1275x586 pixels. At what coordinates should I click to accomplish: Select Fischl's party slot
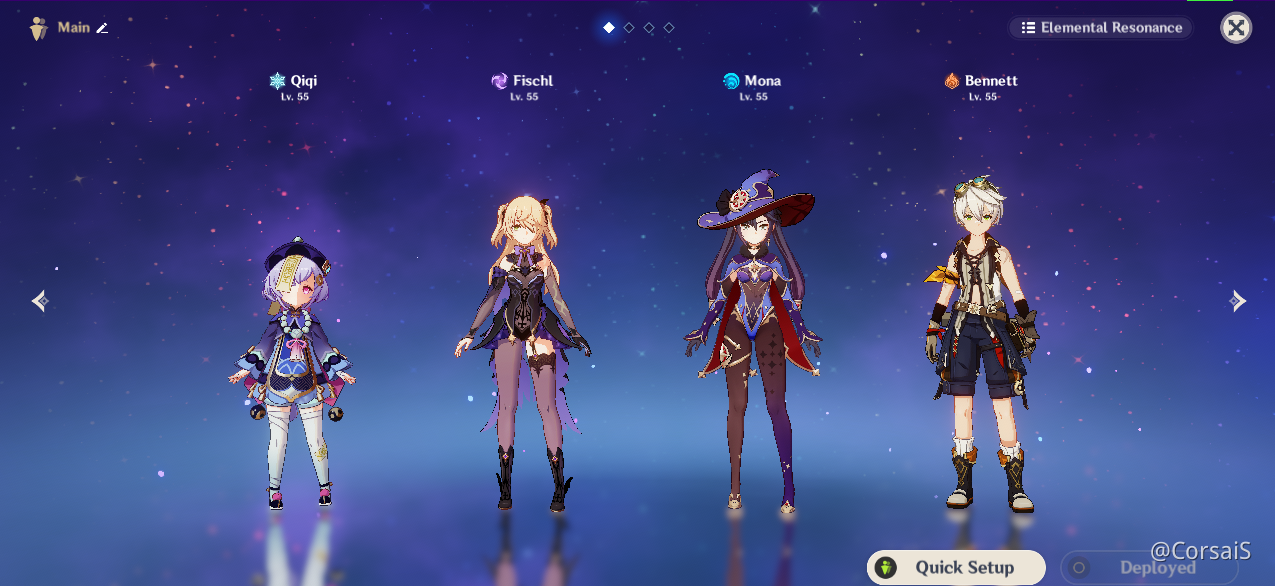[524, 350]
